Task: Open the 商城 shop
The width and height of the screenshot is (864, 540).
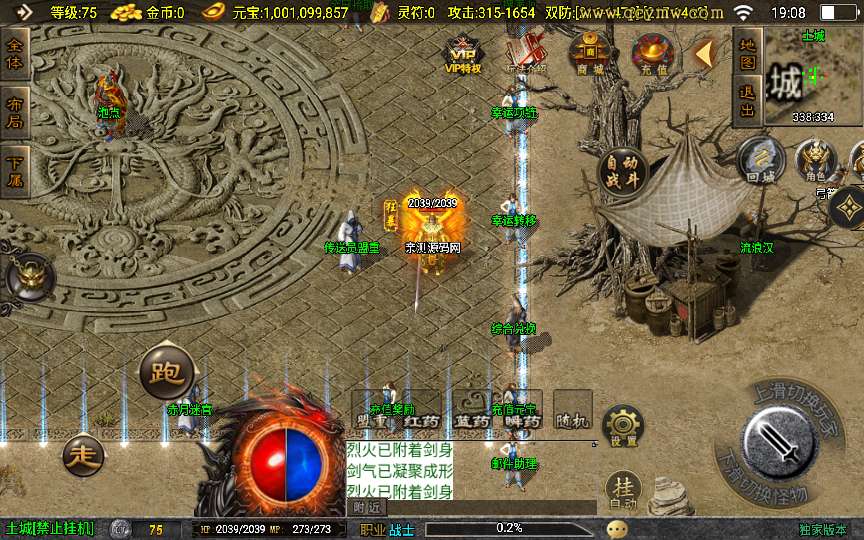Action: click(x=590, y=53)
